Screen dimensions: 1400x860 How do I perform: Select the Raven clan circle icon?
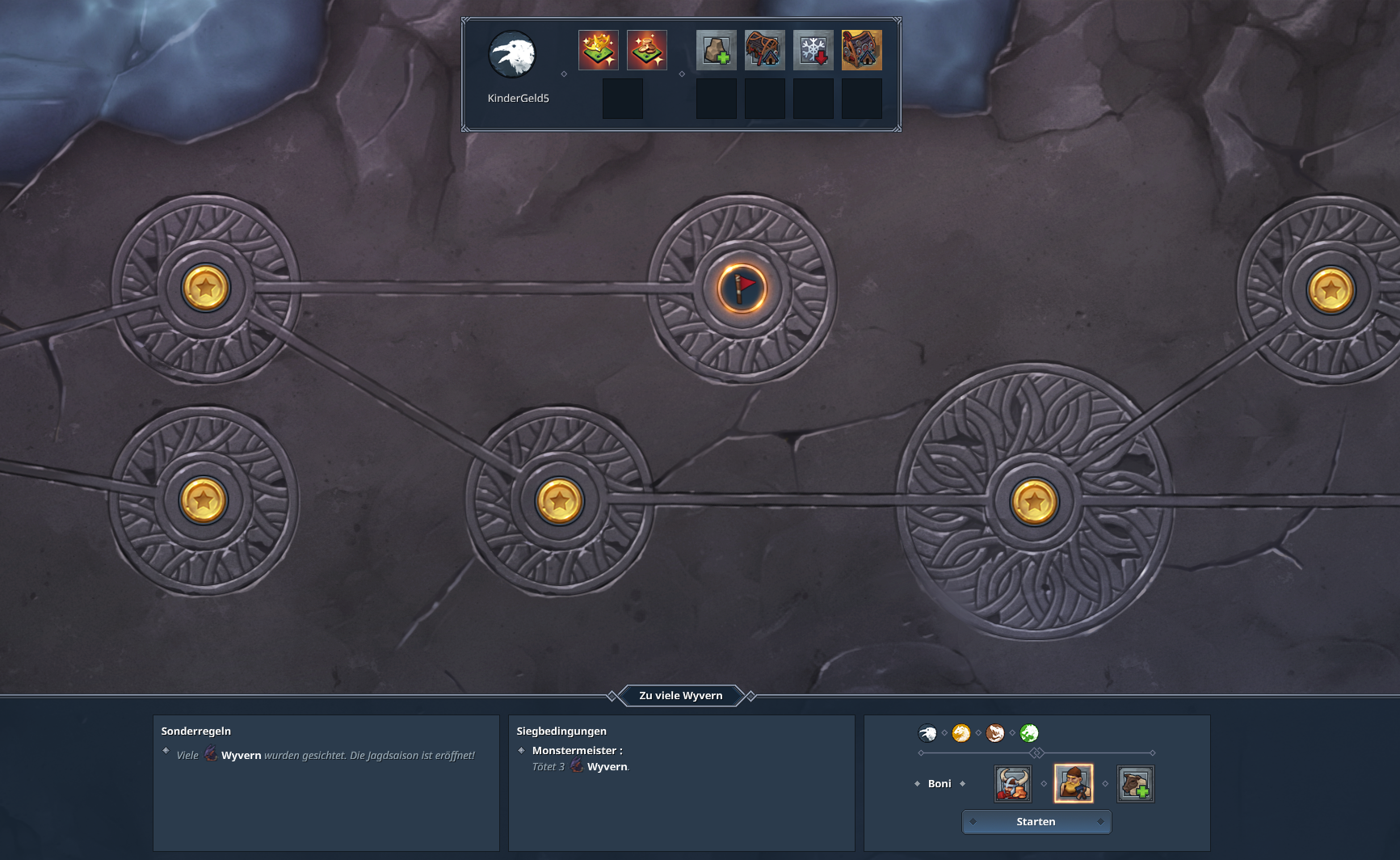927,734
